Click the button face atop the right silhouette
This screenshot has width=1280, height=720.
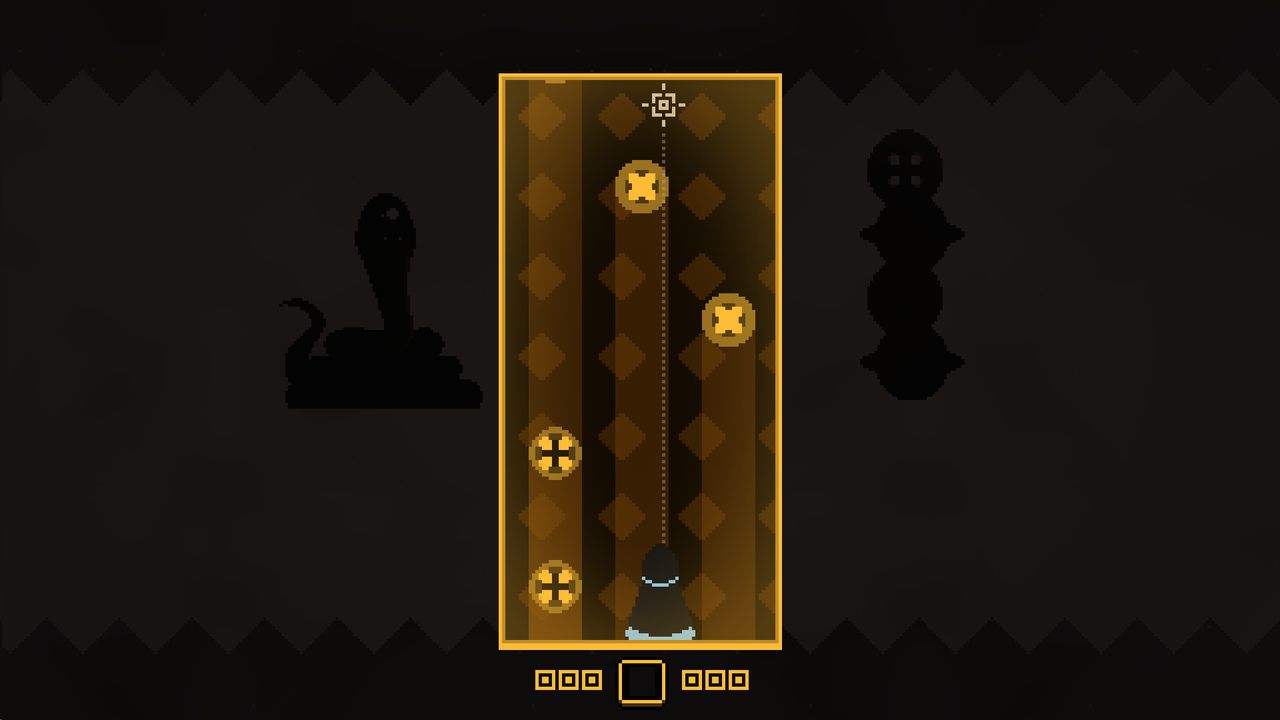pyautogui.click(x=908, y=170)
